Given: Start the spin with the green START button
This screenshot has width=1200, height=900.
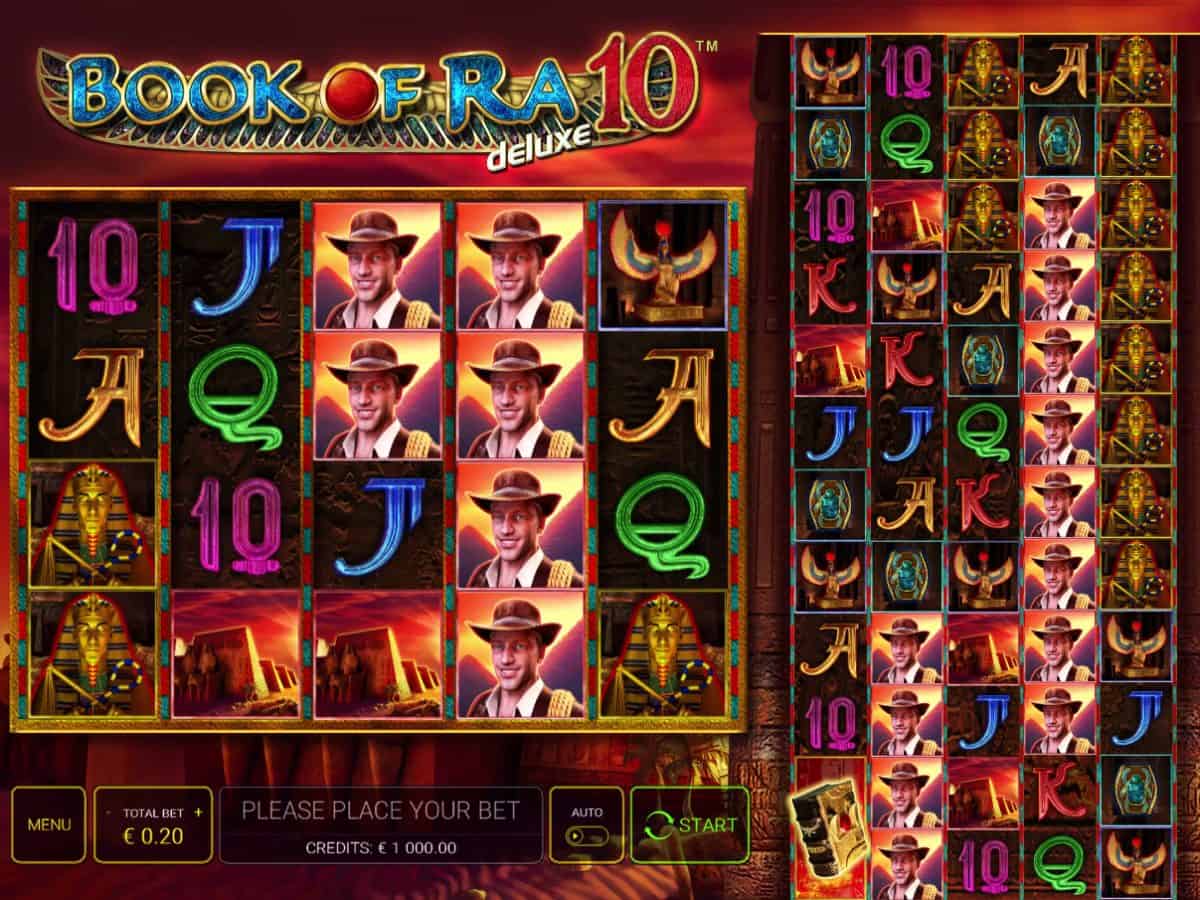Looking at the screenshot, I should tap(690, 825).
